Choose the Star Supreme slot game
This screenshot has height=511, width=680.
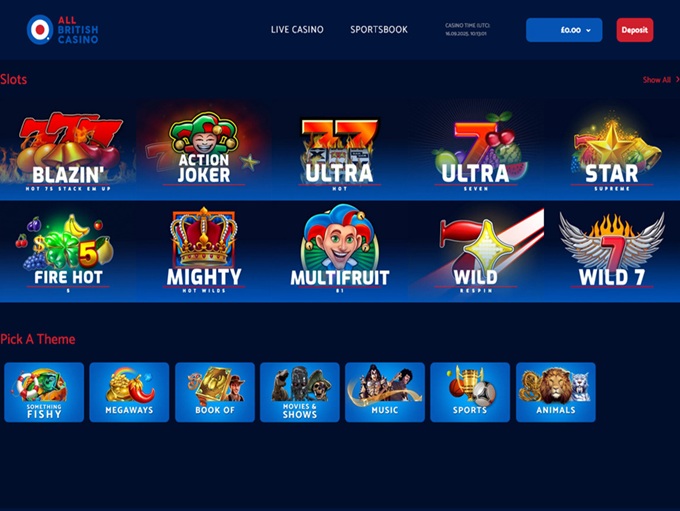click(x=611, y=150)
